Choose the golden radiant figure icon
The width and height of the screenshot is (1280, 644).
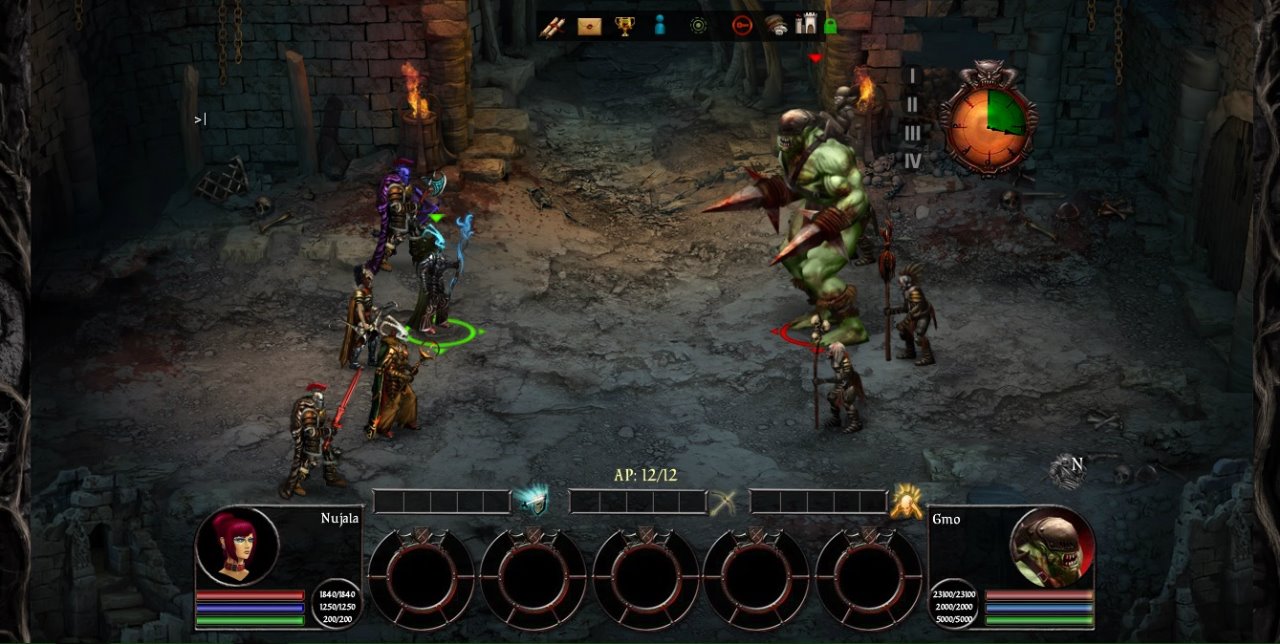pyautogui.click(x=906, y=501)
